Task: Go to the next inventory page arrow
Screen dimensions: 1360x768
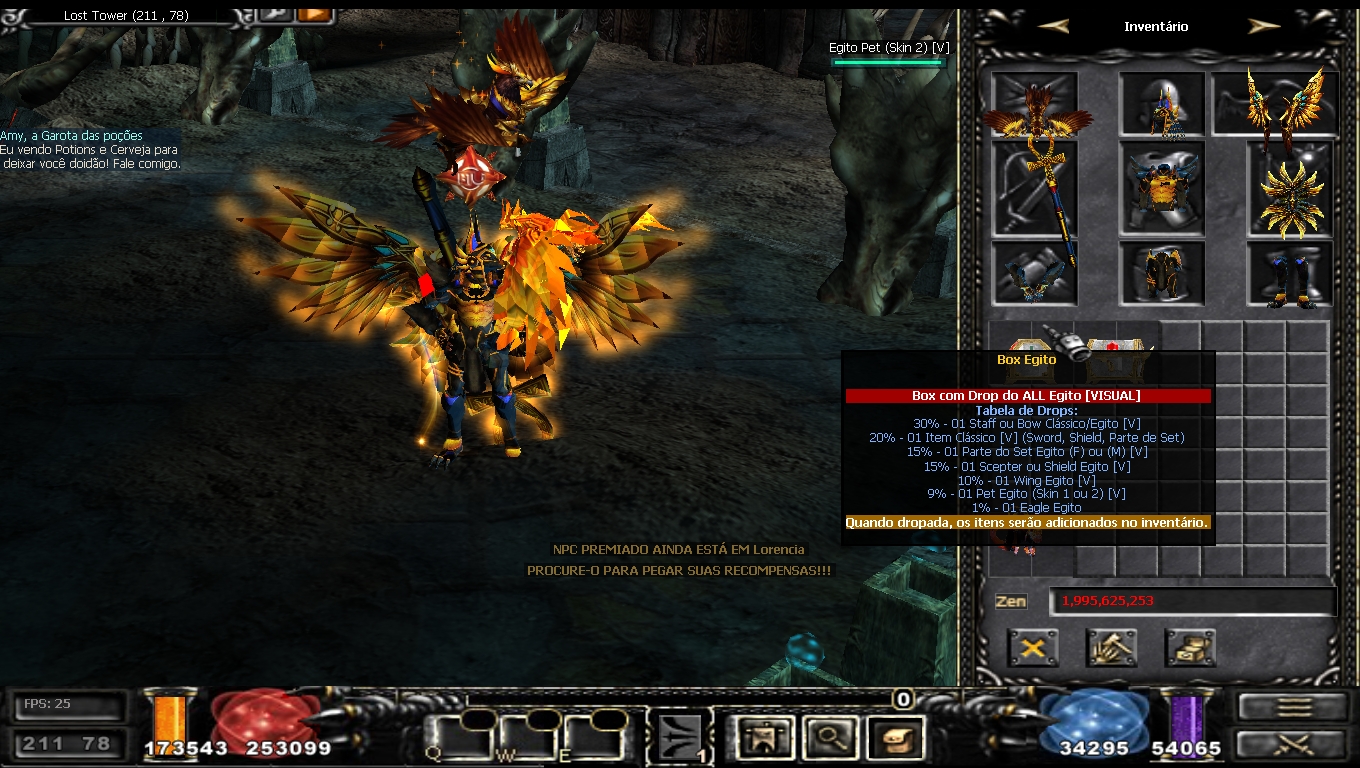Action: pyautogui.click(x=1264, y=27)
